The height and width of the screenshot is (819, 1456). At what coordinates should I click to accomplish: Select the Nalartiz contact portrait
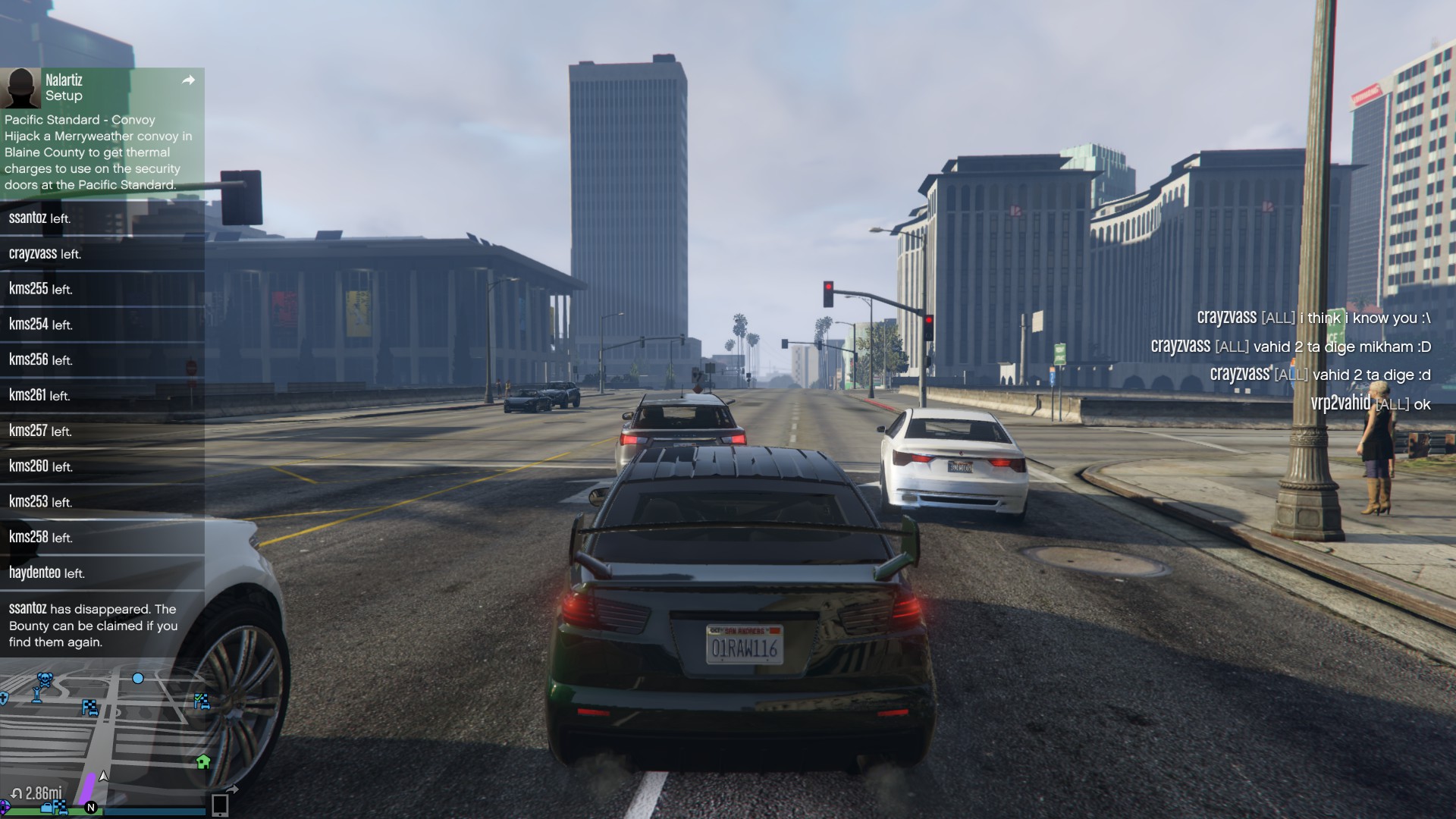[x=20, y=88]
